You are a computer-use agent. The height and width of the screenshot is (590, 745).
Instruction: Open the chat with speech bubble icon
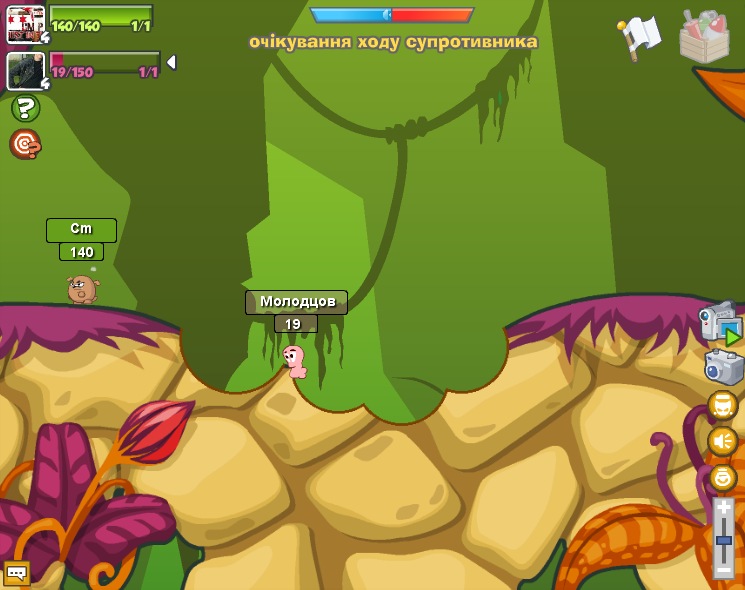pyautogui.click(x=16, y=573)
